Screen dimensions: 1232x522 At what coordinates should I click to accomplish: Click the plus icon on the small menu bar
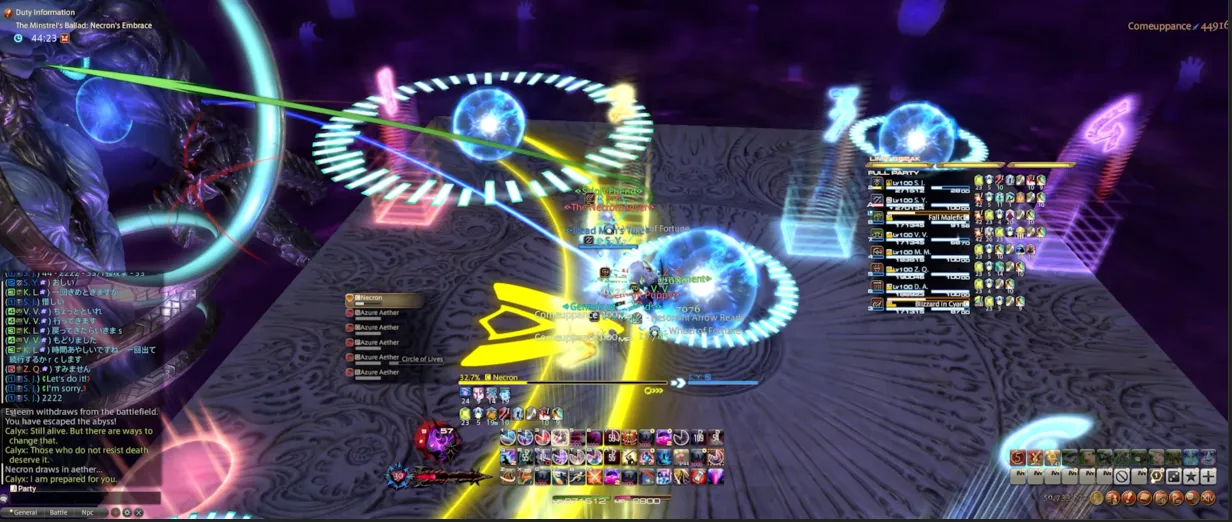tap(1209, 476)
